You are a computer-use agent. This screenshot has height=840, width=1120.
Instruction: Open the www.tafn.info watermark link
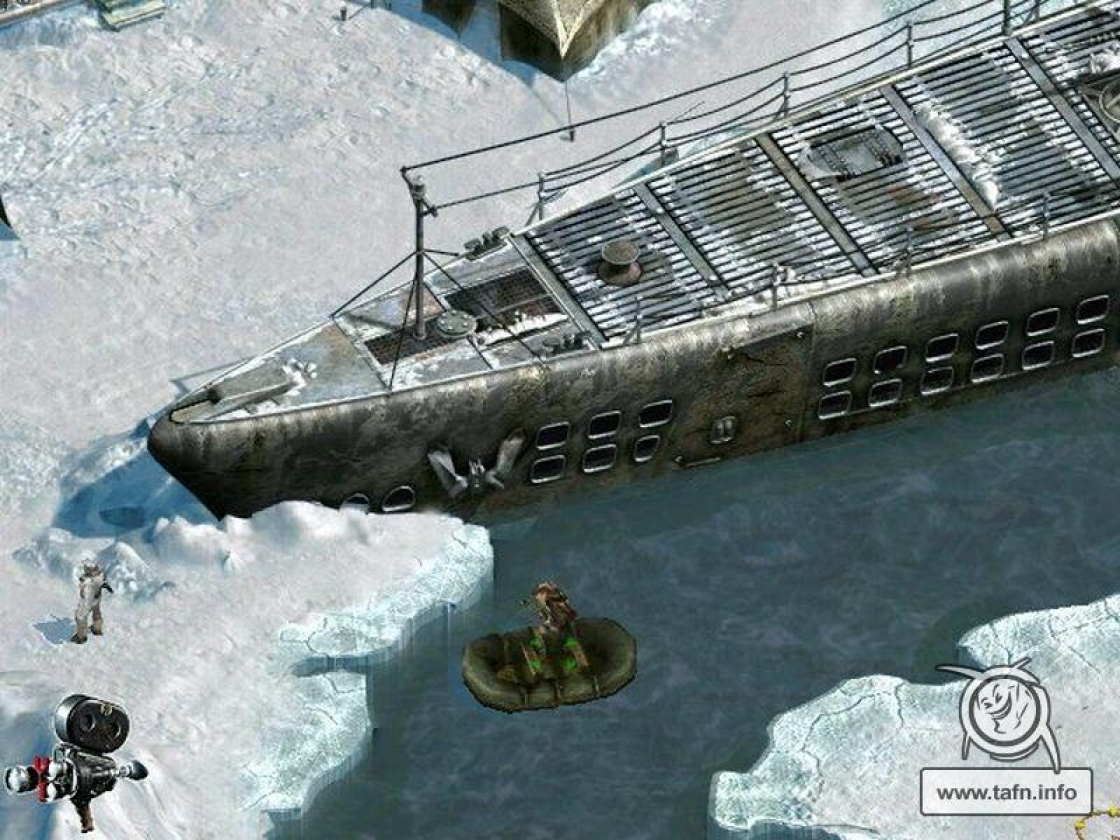(1004, 792)
